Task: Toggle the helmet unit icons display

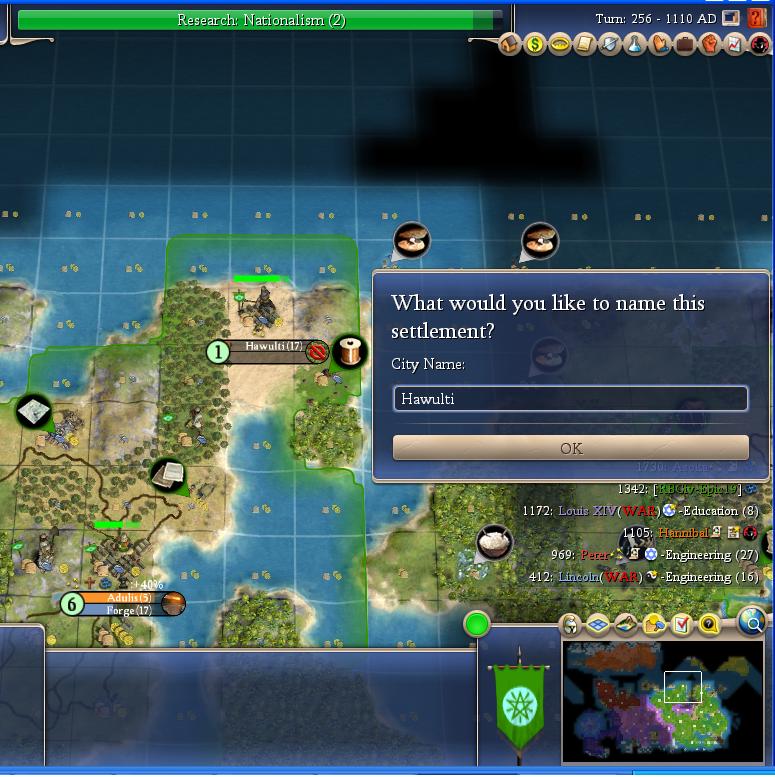Action: click(570, 625)
